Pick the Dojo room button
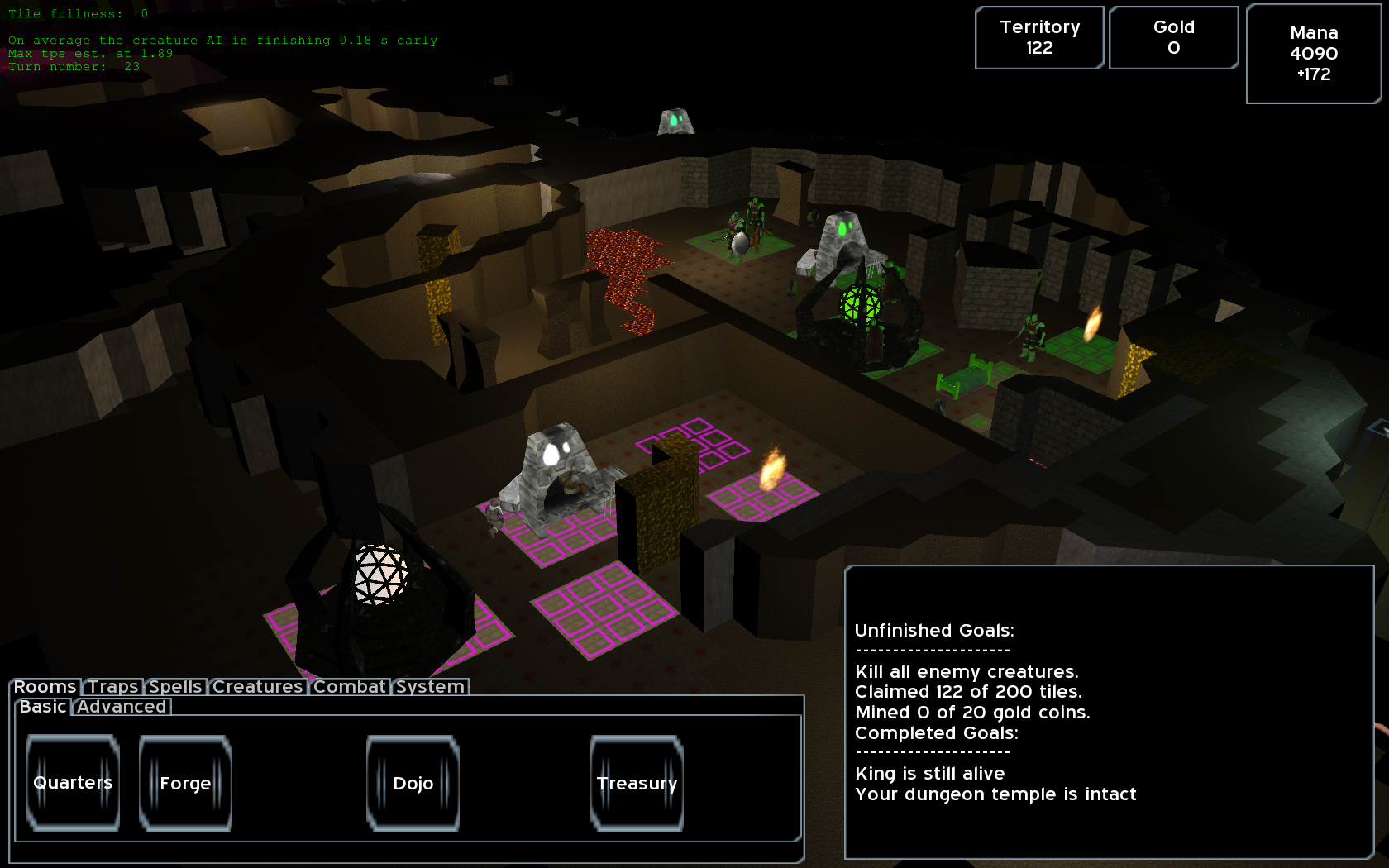This screenshot has width=1389, height=868. [413, 783]
